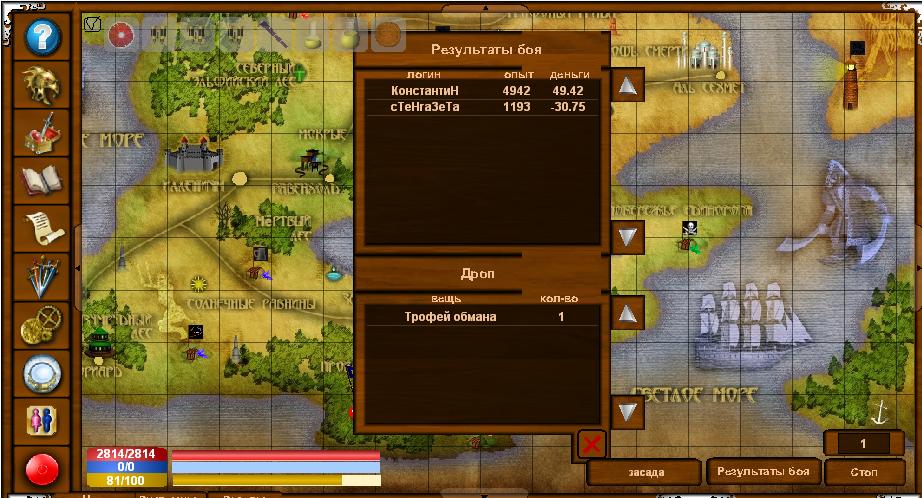This screenshot has width=922, height=498.
Task: Click the "Стоп" button
Action: point(863,471)
